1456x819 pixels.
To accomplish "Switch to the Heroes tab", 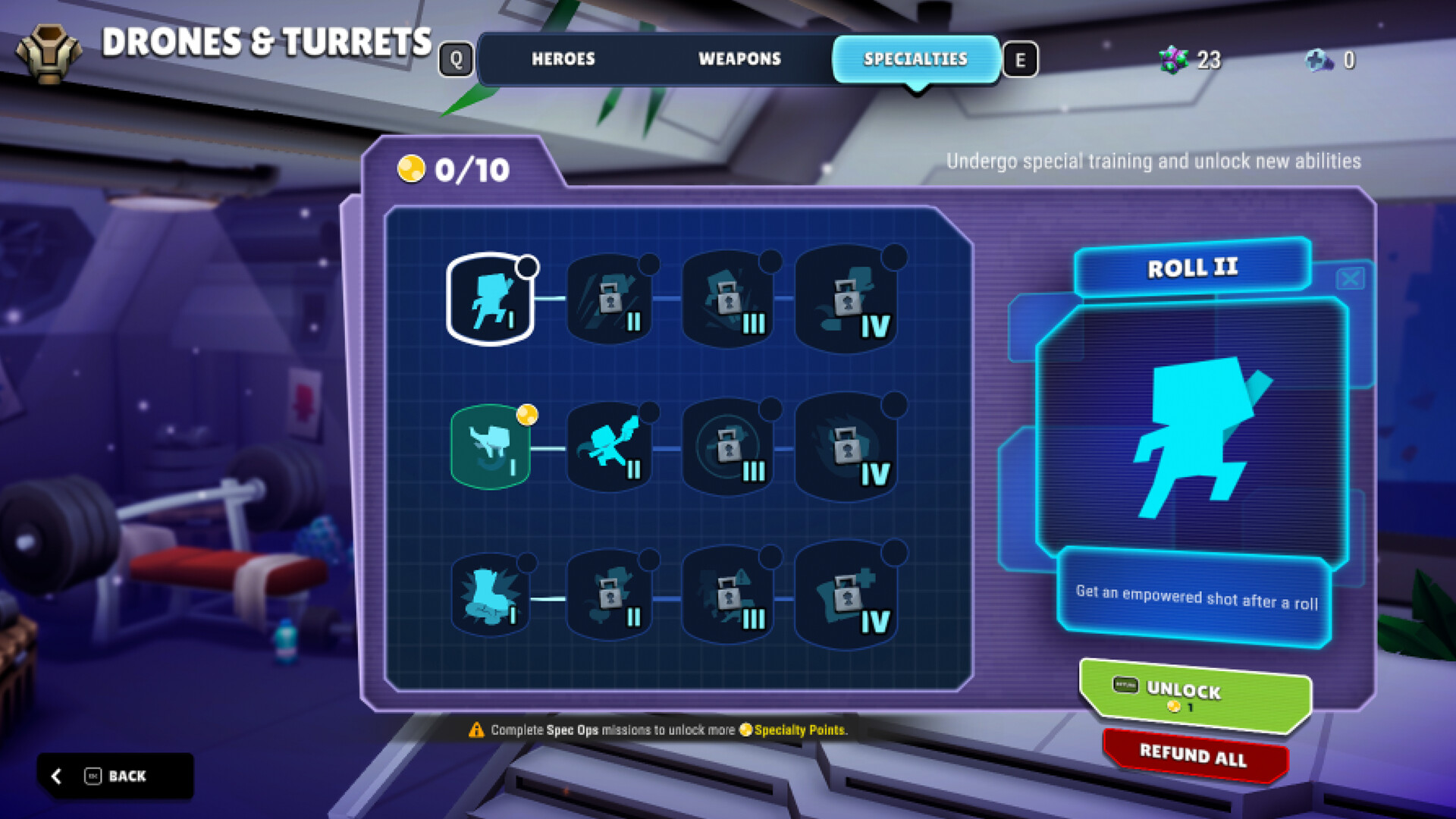I will 564,59.
